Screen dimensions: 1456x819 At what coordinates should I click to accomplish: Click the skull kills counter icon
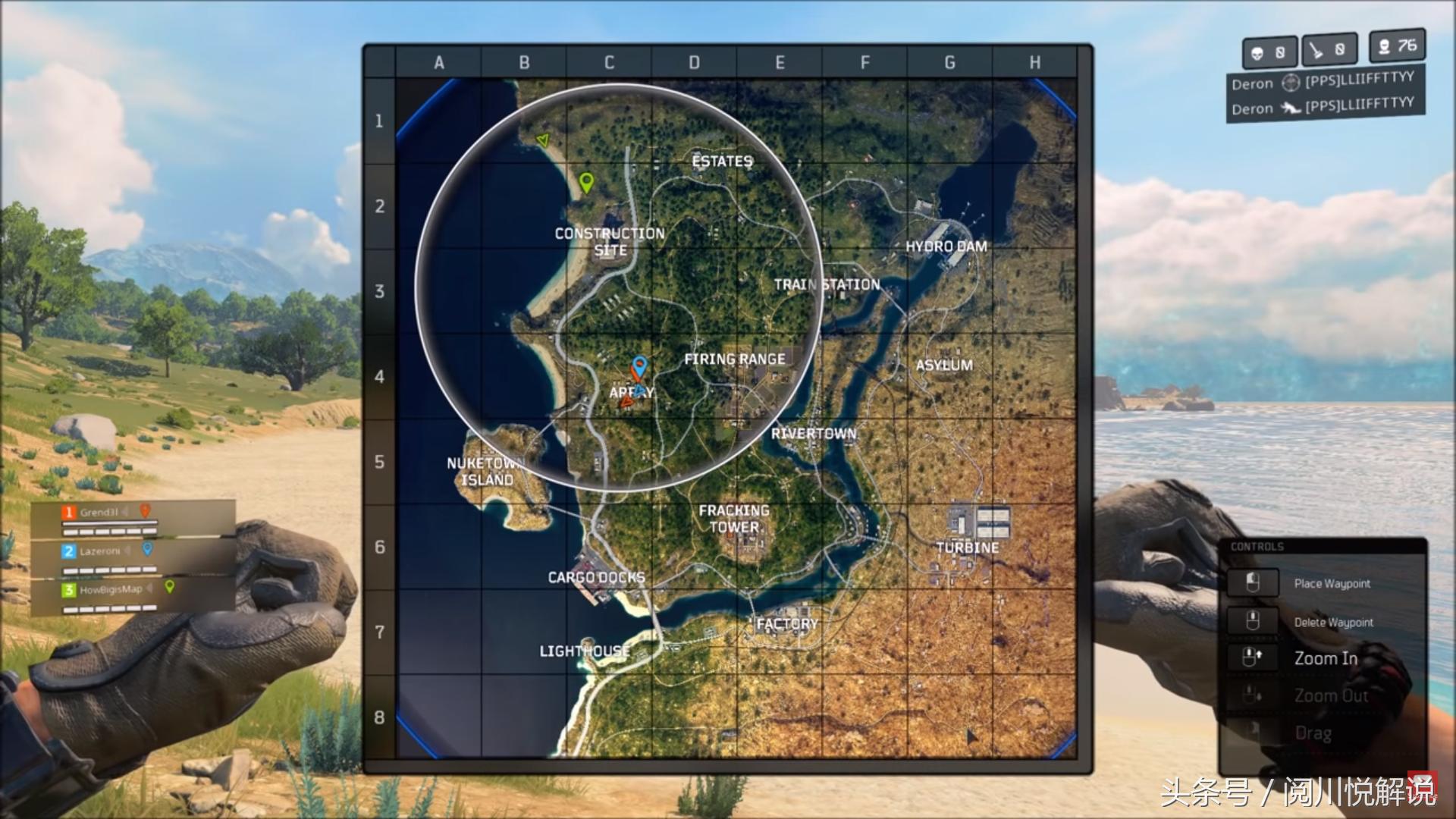[x=1257, y=52]
